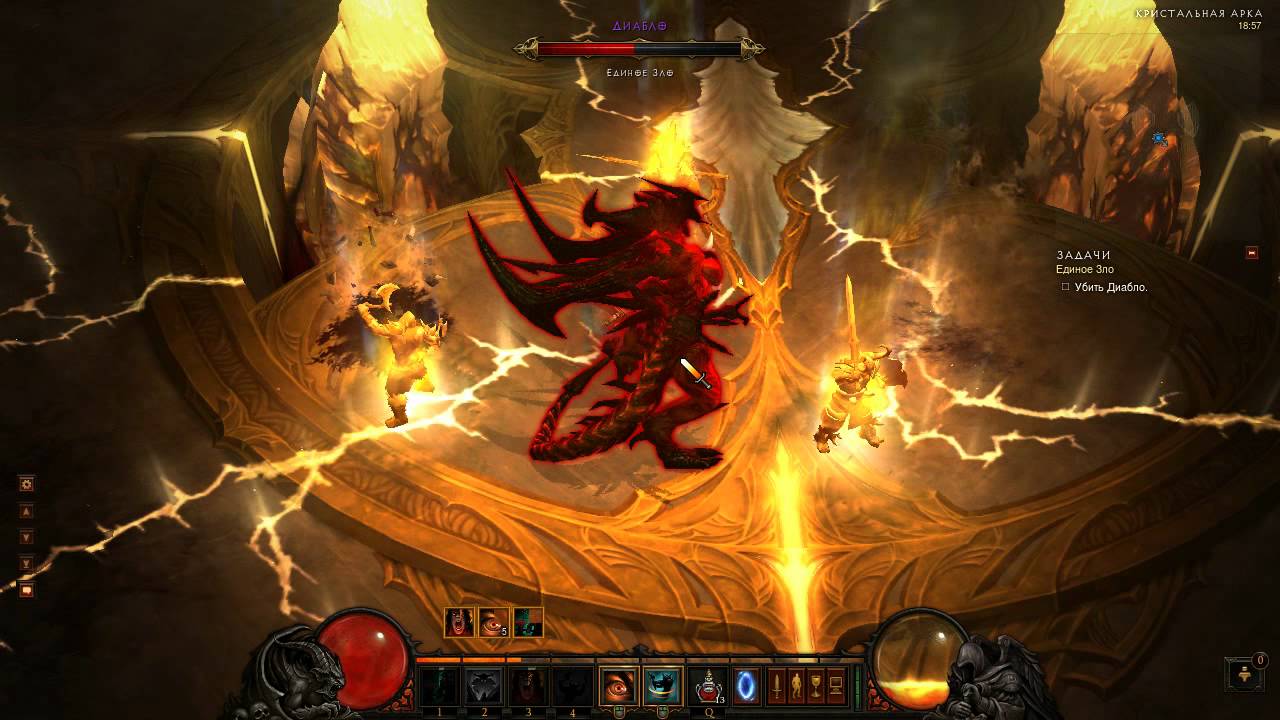This screenshot has width=1280, height=720.
Task: Open the chat window speech bubble button
Action: 27,590
